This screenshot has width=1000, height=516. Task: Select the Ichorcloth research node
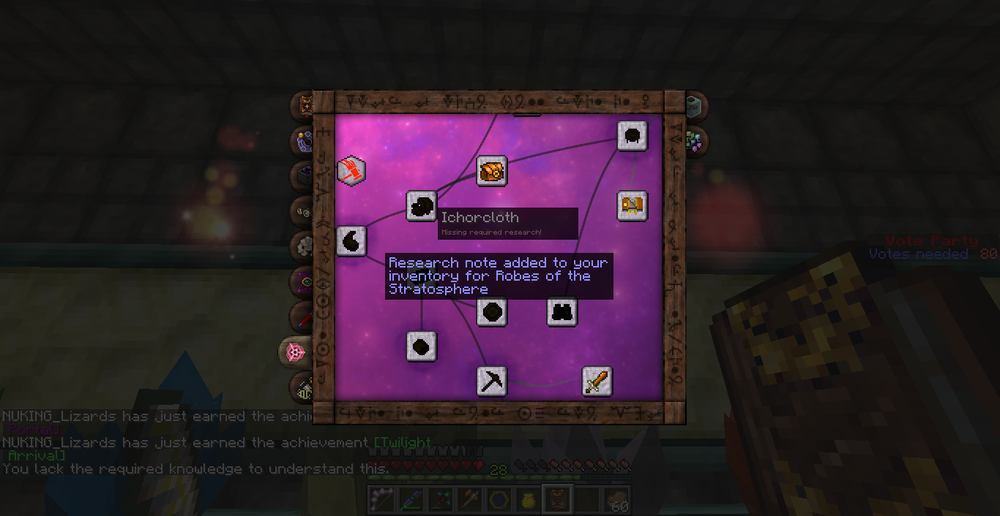421,207
